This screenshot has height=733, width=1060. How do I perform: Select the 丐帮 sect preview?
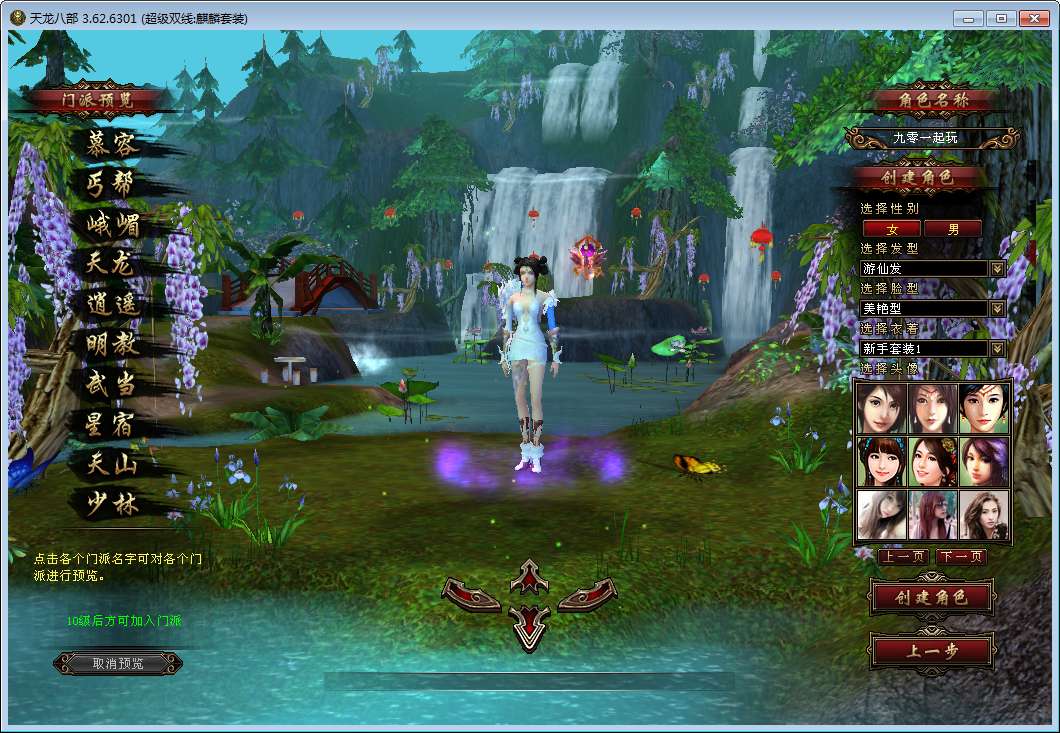click(x=111, y=184)
